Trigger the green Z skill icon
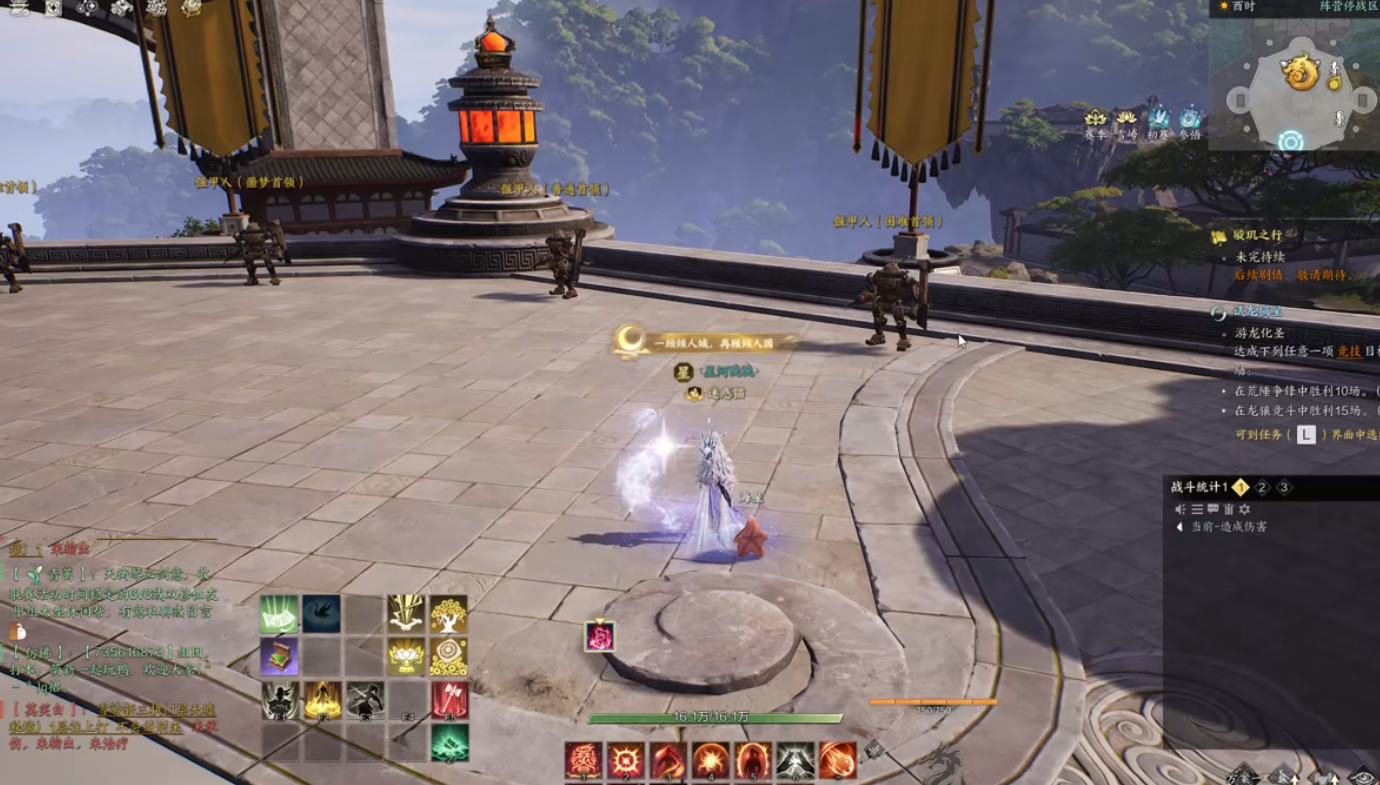Screen dimensions: 1380x785 (x=449, y=743)
